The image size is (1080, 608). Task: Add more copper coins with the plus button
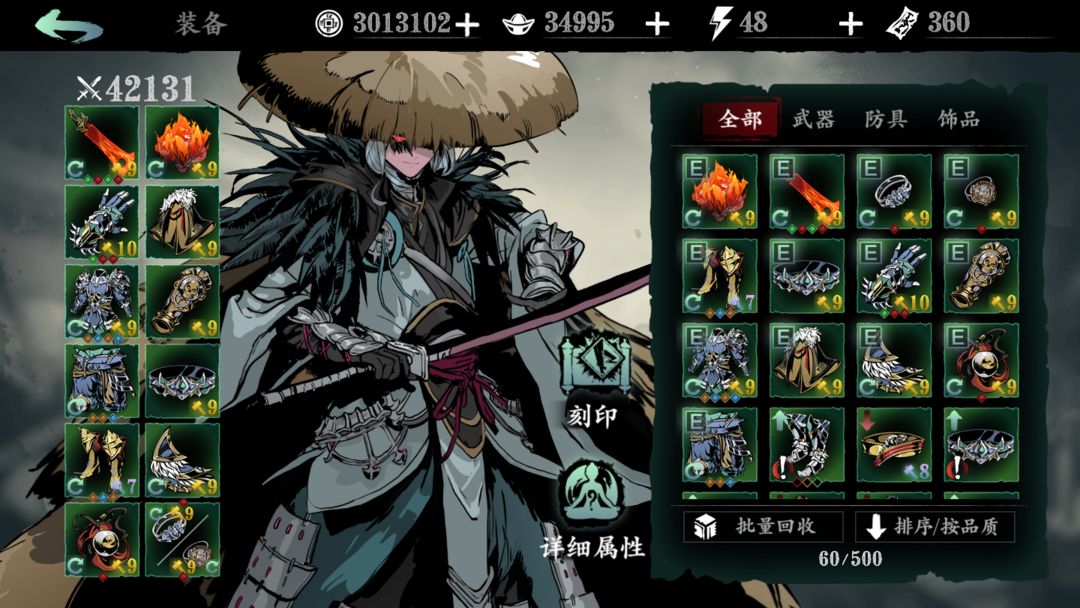point(467,25)
